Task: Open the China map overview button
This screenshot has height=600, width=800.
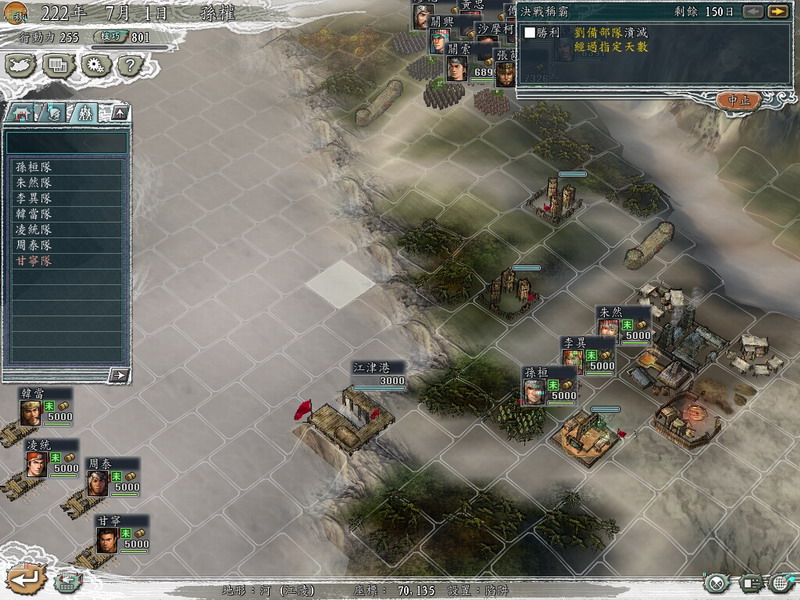Action: click(x=21, y=66)
